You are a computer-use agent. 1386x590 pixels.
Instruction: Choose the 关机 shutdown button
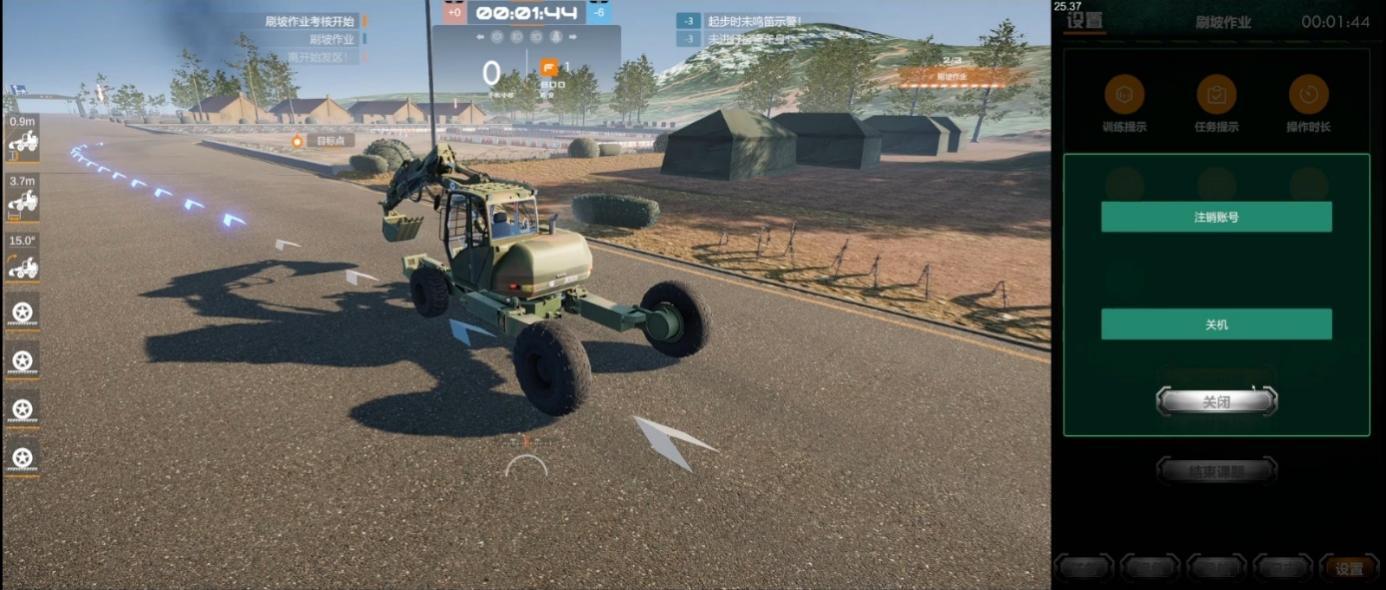(x=1216, y=324)
